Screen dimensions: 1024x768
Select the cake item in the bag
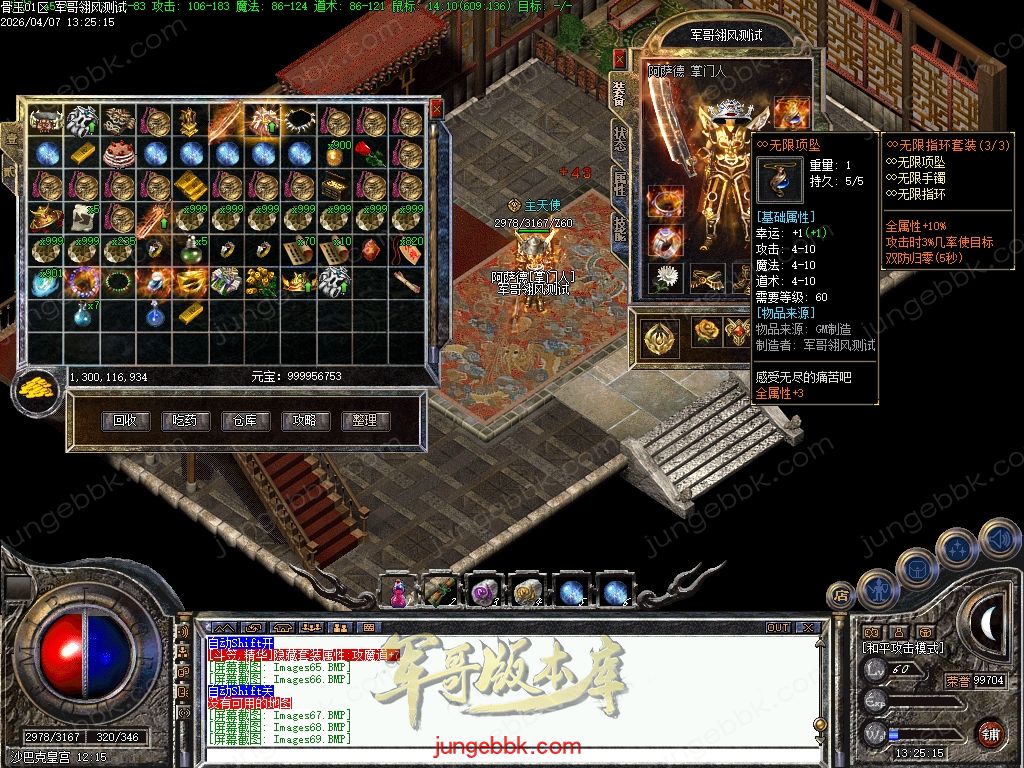pos(119,154)
